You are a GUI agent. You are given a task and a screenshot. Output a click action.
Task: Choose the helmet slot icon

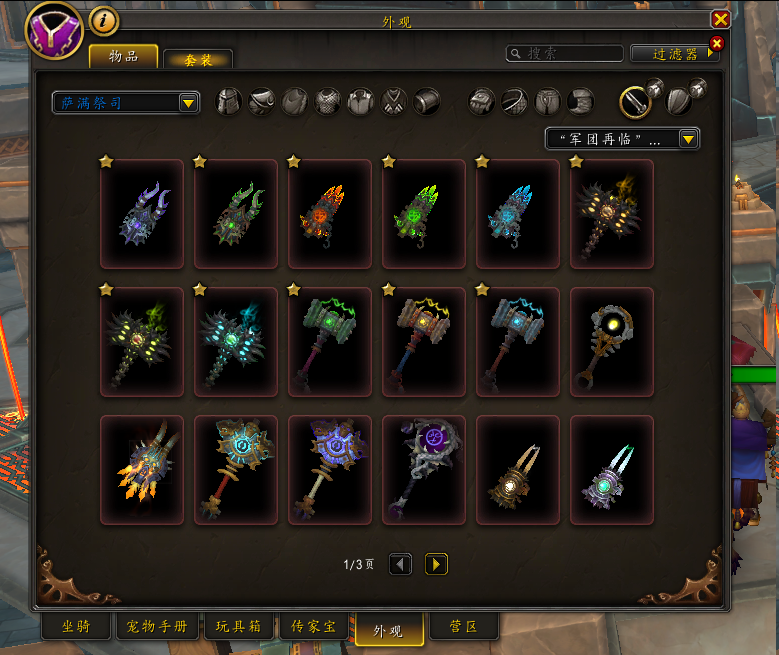tap(229, 101)
